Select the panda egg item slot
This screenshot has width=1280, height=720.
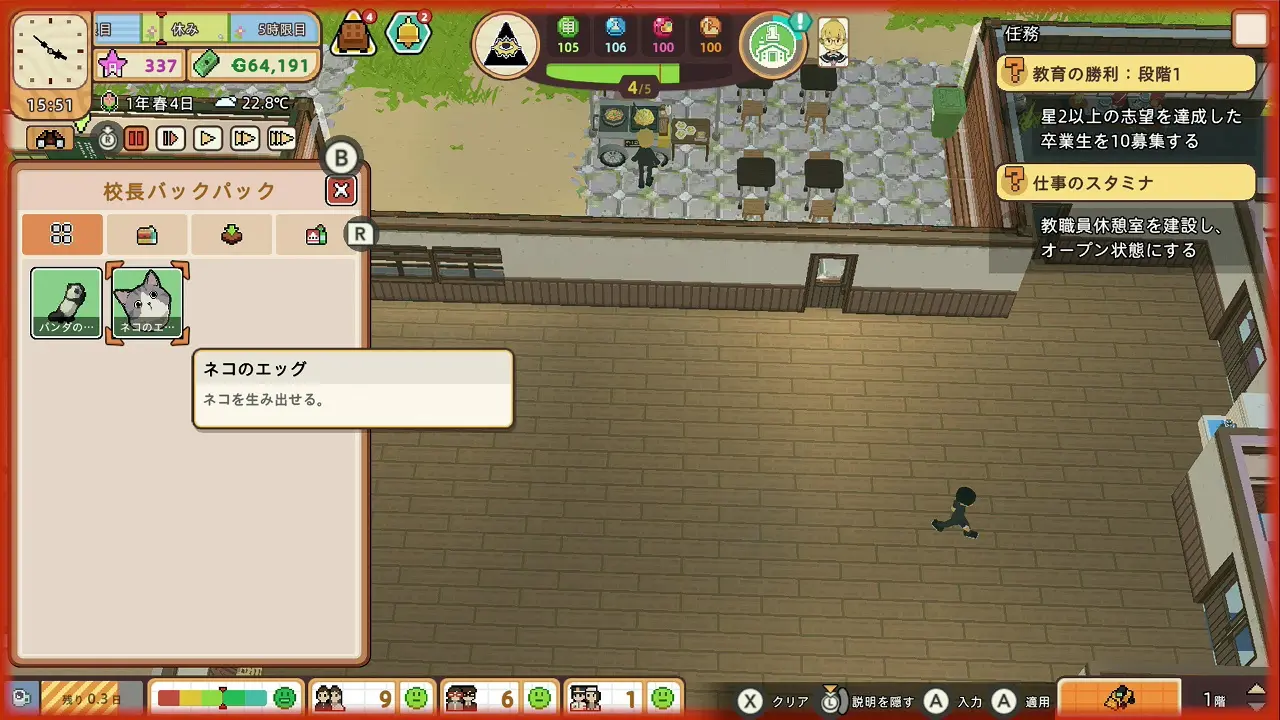(66, 303)
